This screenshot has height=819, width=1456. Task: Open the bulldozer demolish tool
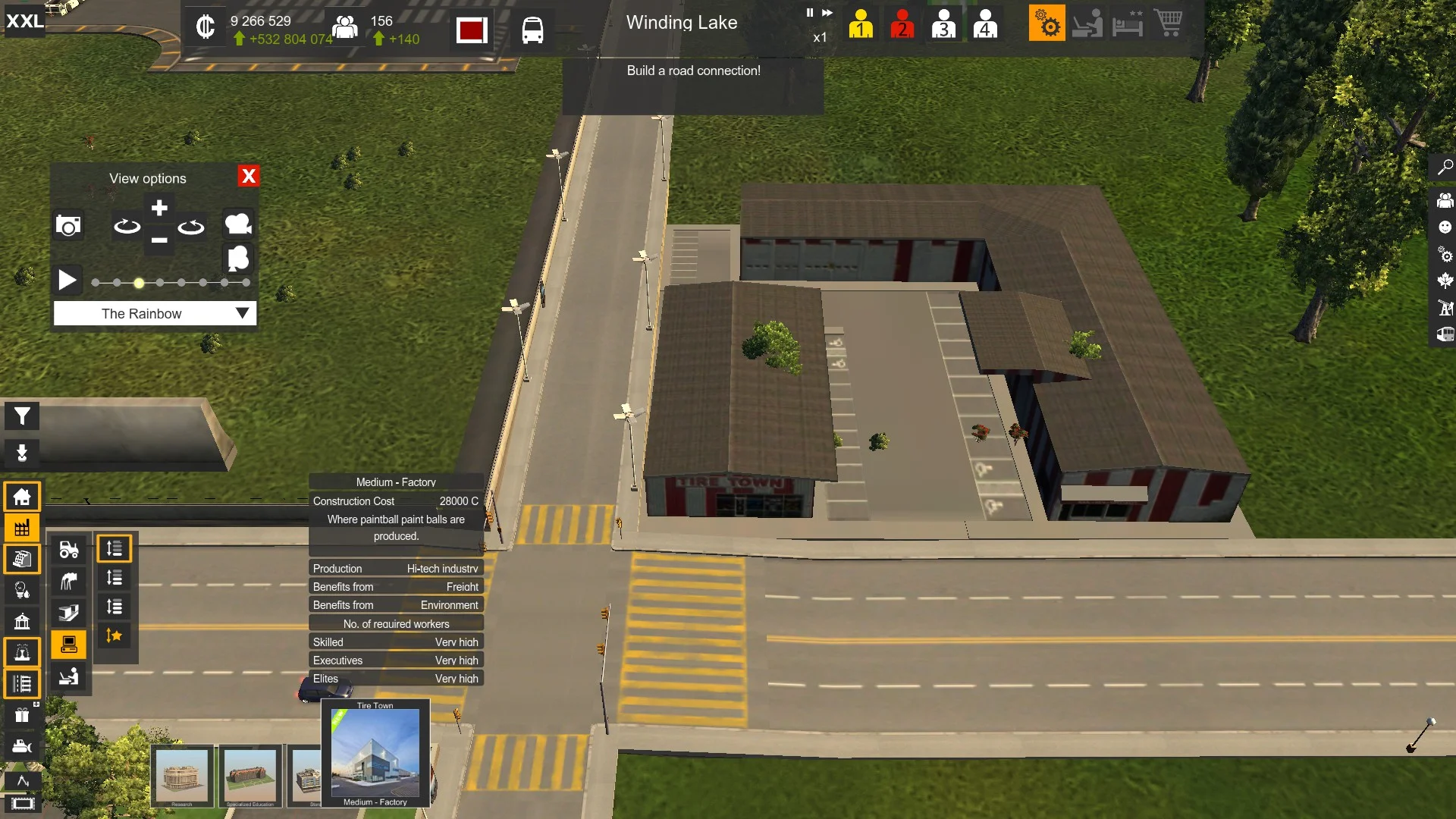(22, 746)
